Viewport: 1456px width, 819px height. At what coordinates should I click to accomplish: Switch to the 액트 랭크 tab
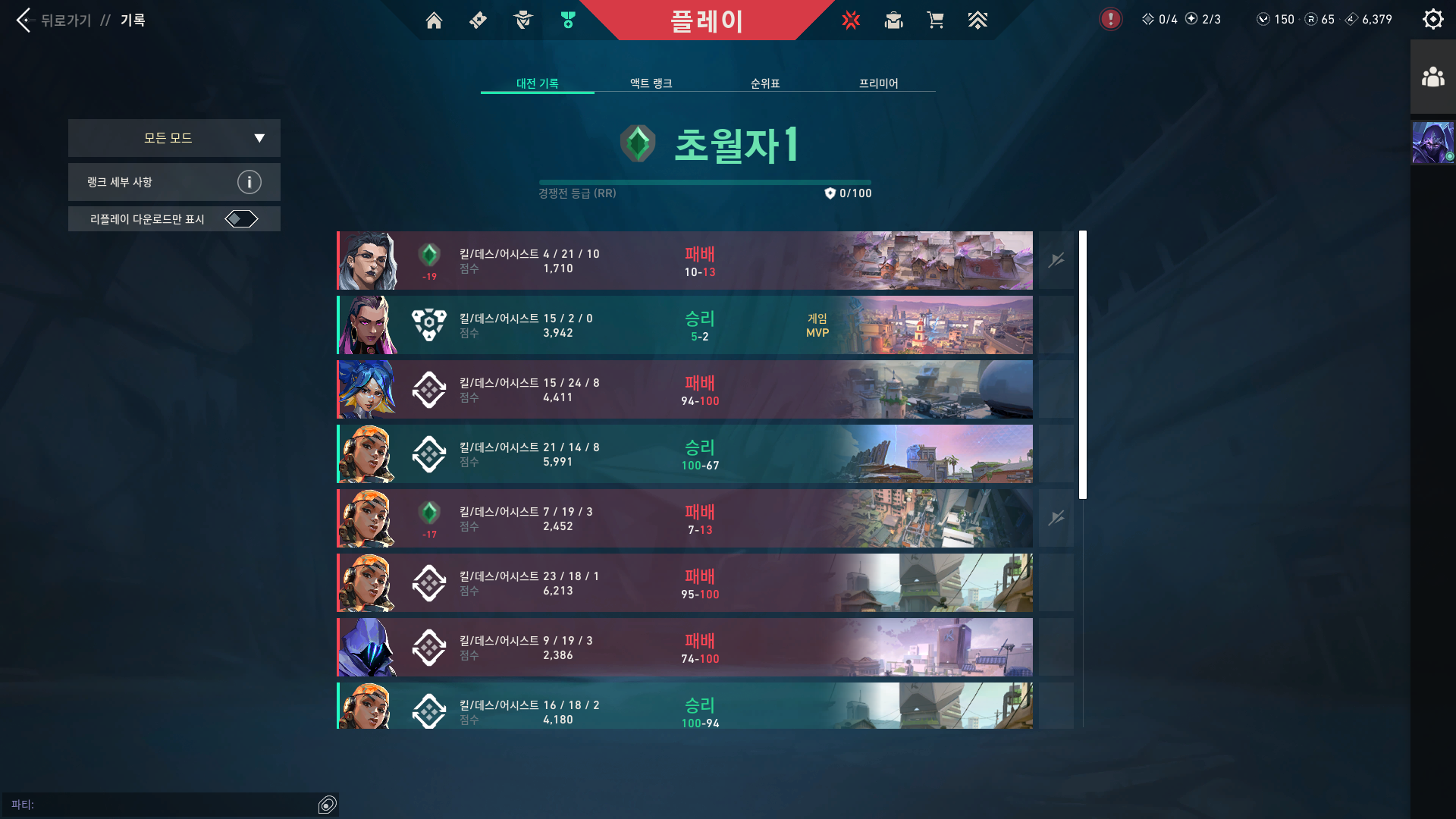click(648, 83)
